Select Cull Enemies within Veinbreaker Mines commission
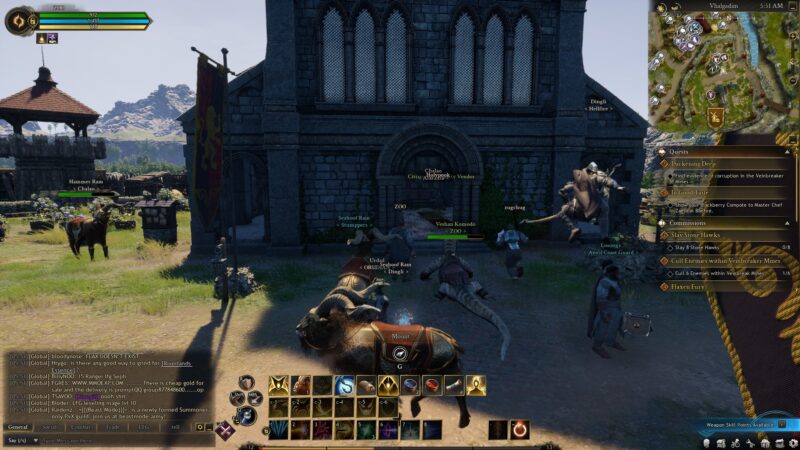Screen dimensions: 800x450 [722, 261]
